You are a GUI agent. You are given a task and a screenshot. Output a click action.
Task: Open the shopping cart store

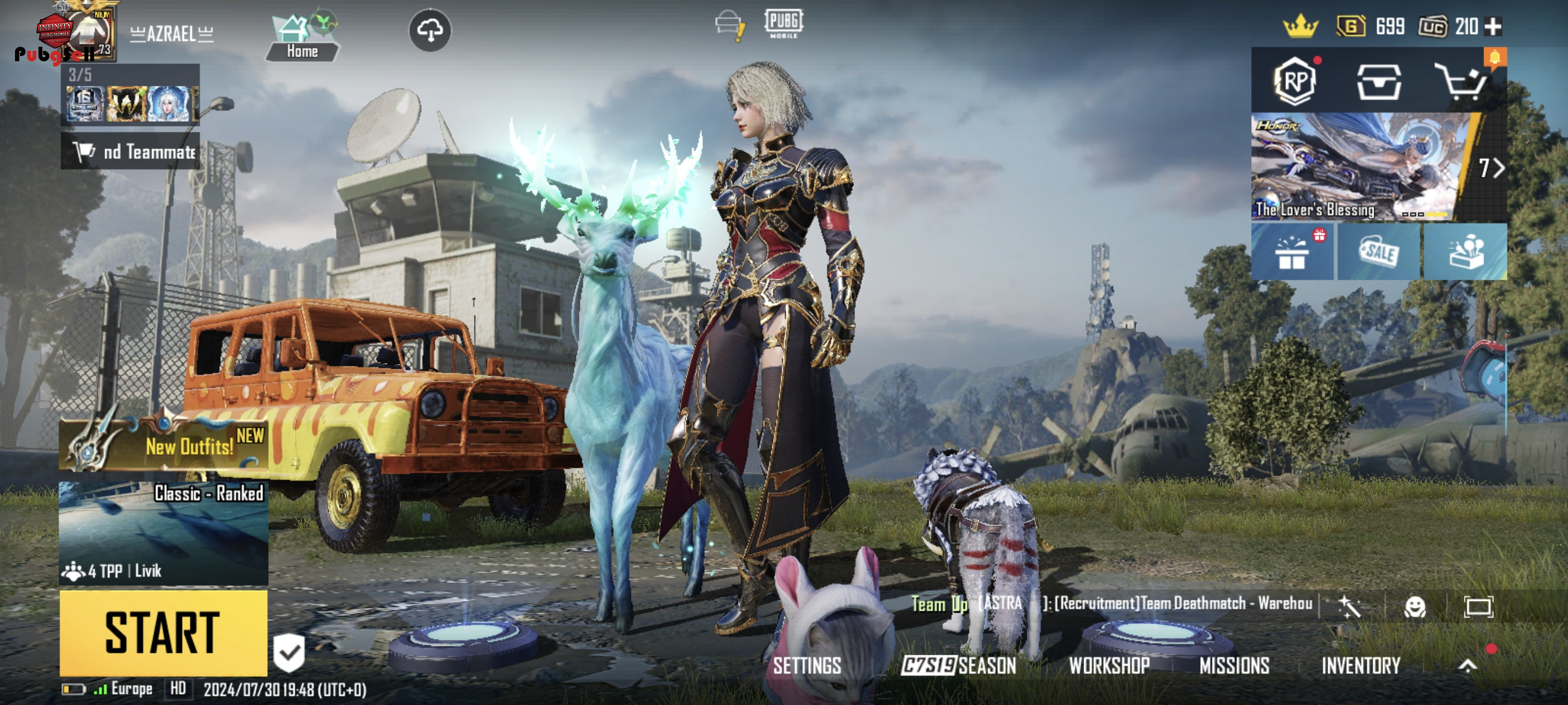tap(1462, 81)
